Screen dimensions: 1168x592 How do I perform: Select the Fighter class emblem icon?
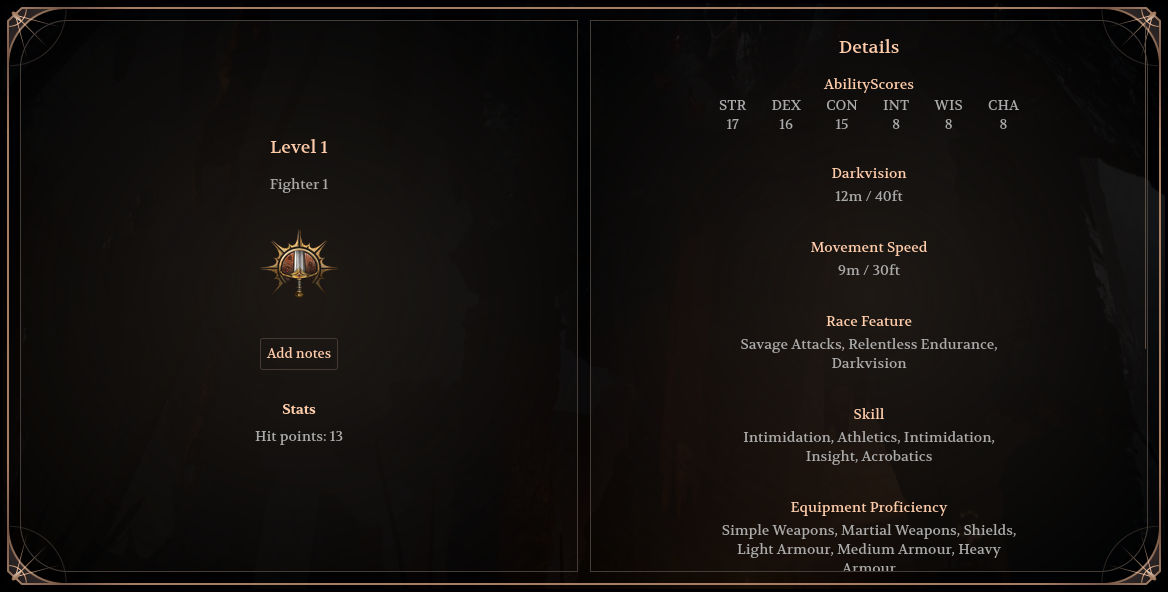pos(299,265)
